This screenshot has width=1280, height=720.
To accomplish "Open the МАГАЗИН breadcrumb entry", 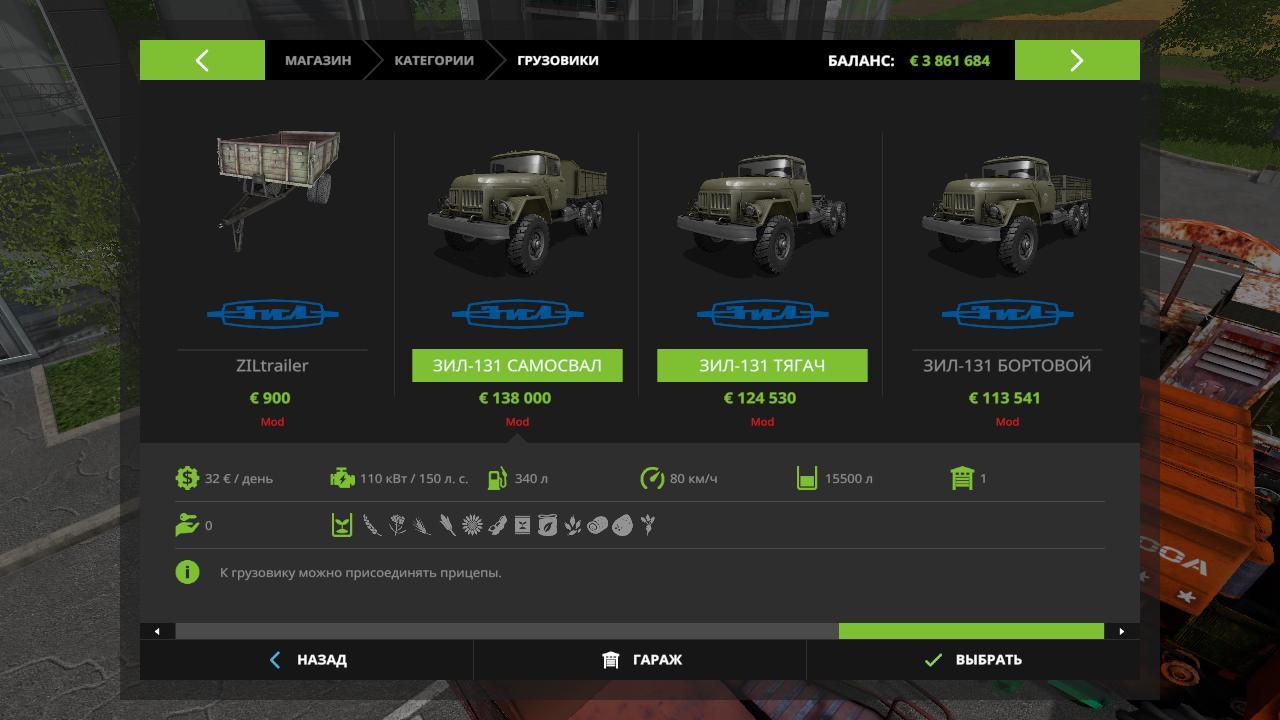I will tap(316, 60).
